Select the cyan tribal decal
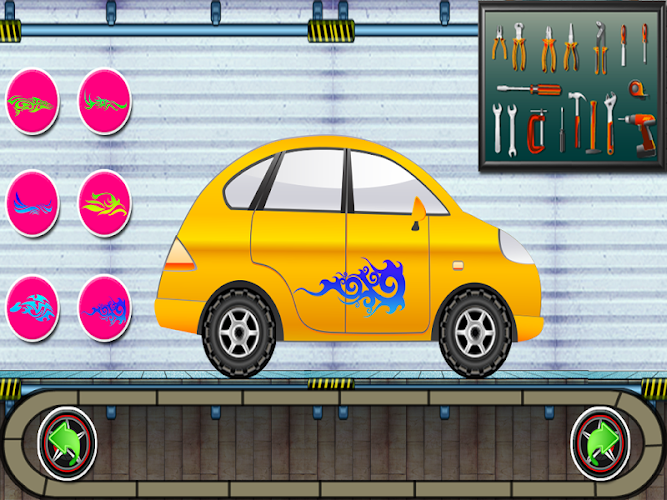The width and height of the screenshot is (667, 500). click(32, 307)
